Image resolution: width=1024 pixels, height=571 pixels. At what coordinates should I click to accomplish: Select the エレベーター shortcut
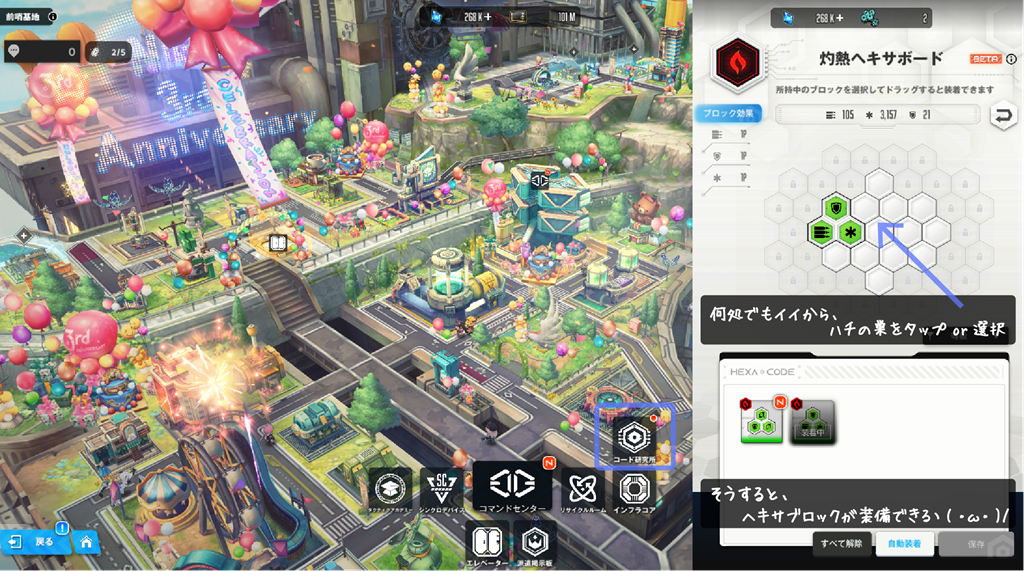click(487, 545)
